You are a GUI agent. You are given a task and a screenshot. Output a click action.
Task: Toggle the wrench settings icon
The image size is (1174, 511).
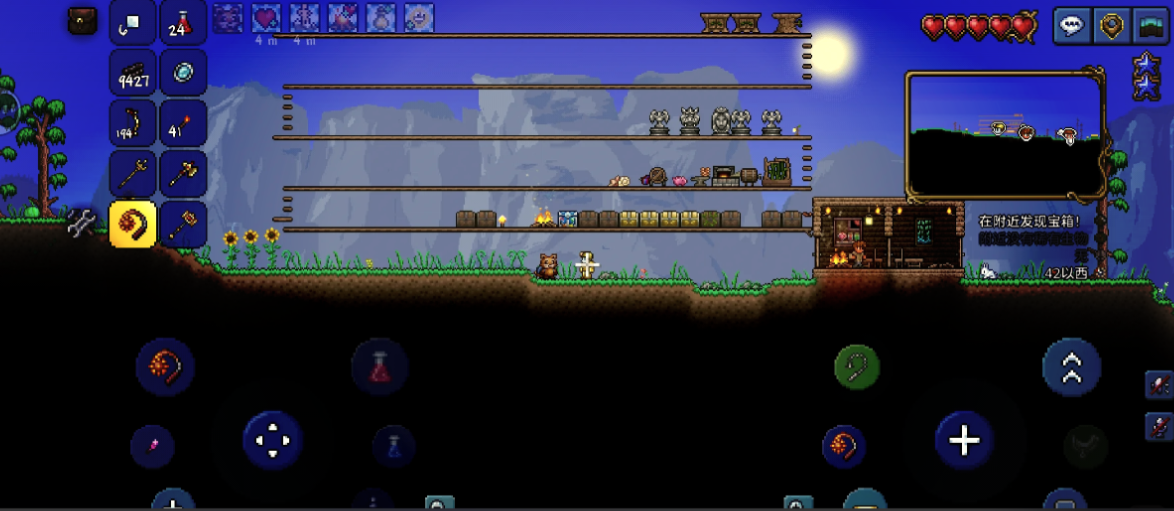[x=80, y=224]
